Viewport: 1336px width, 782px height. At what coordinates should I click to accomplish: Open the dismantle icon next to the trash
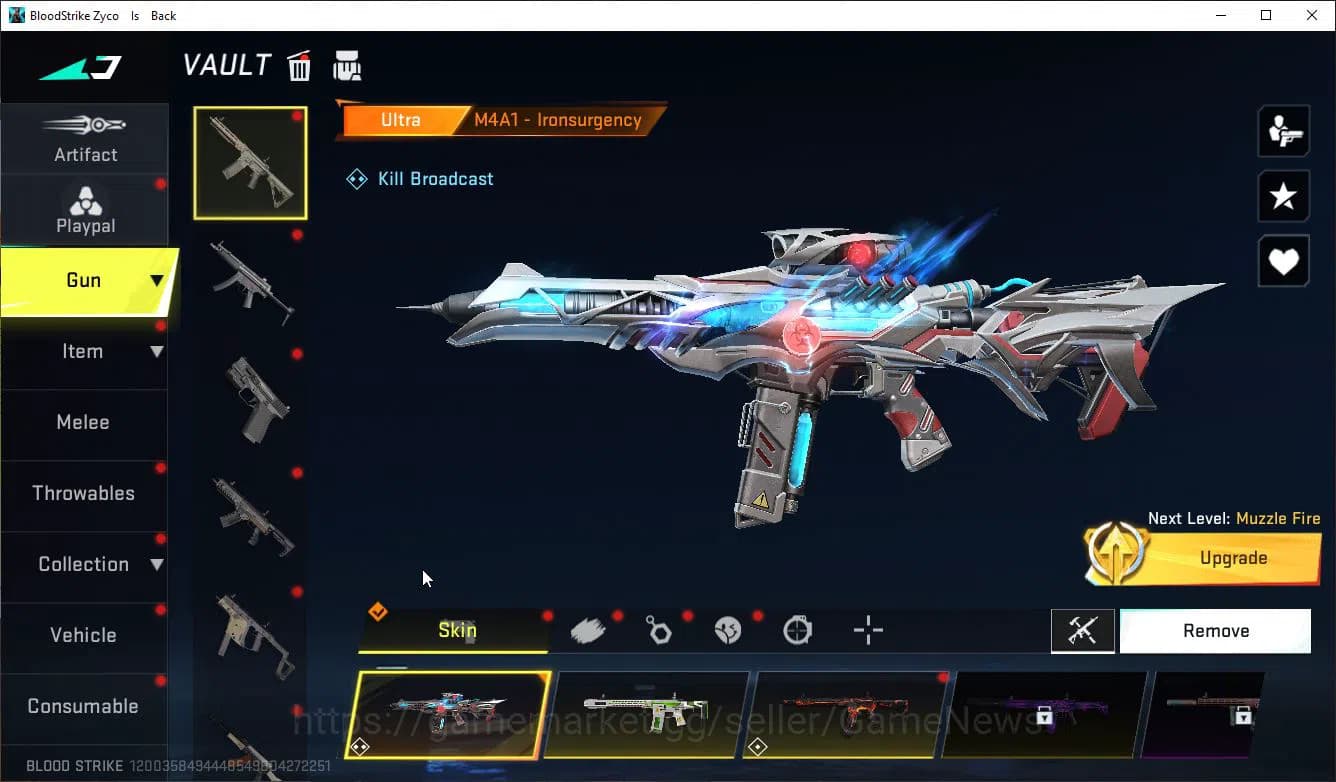pos(347,65)
